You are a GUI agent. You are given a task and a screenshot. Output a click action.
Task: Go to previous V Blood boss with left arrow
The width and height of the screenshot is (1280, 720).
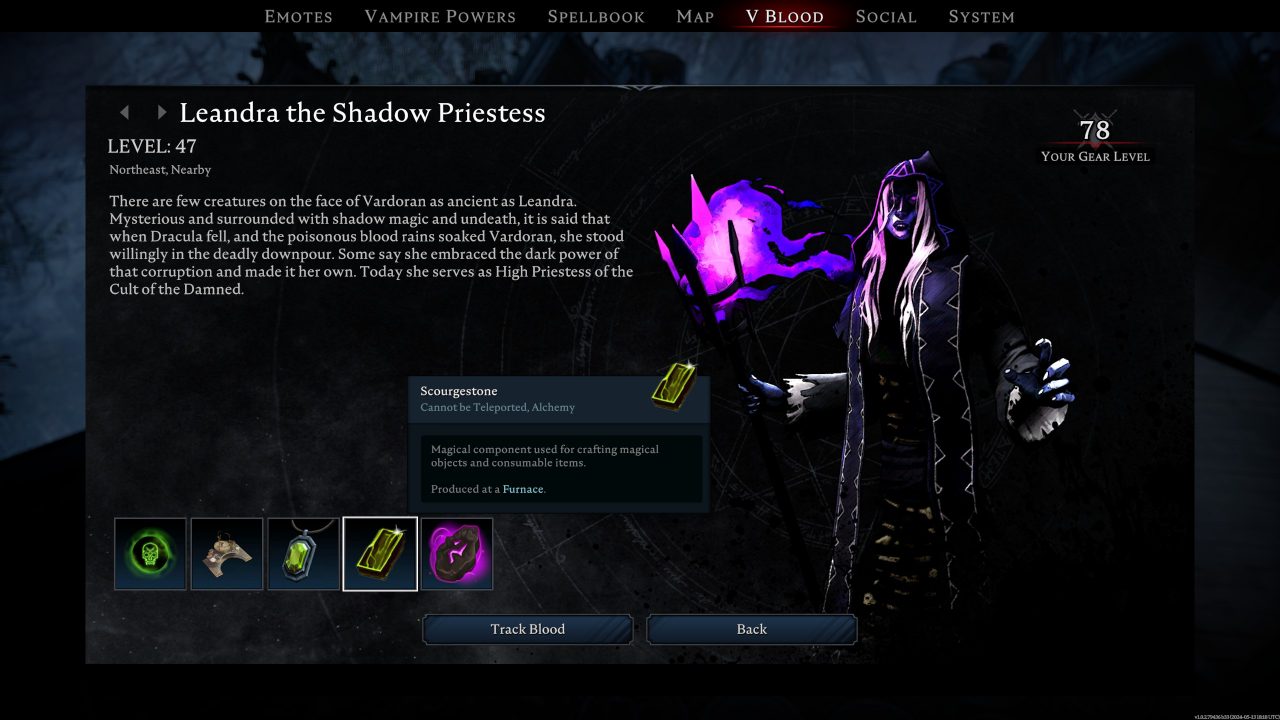pos(124,112)
